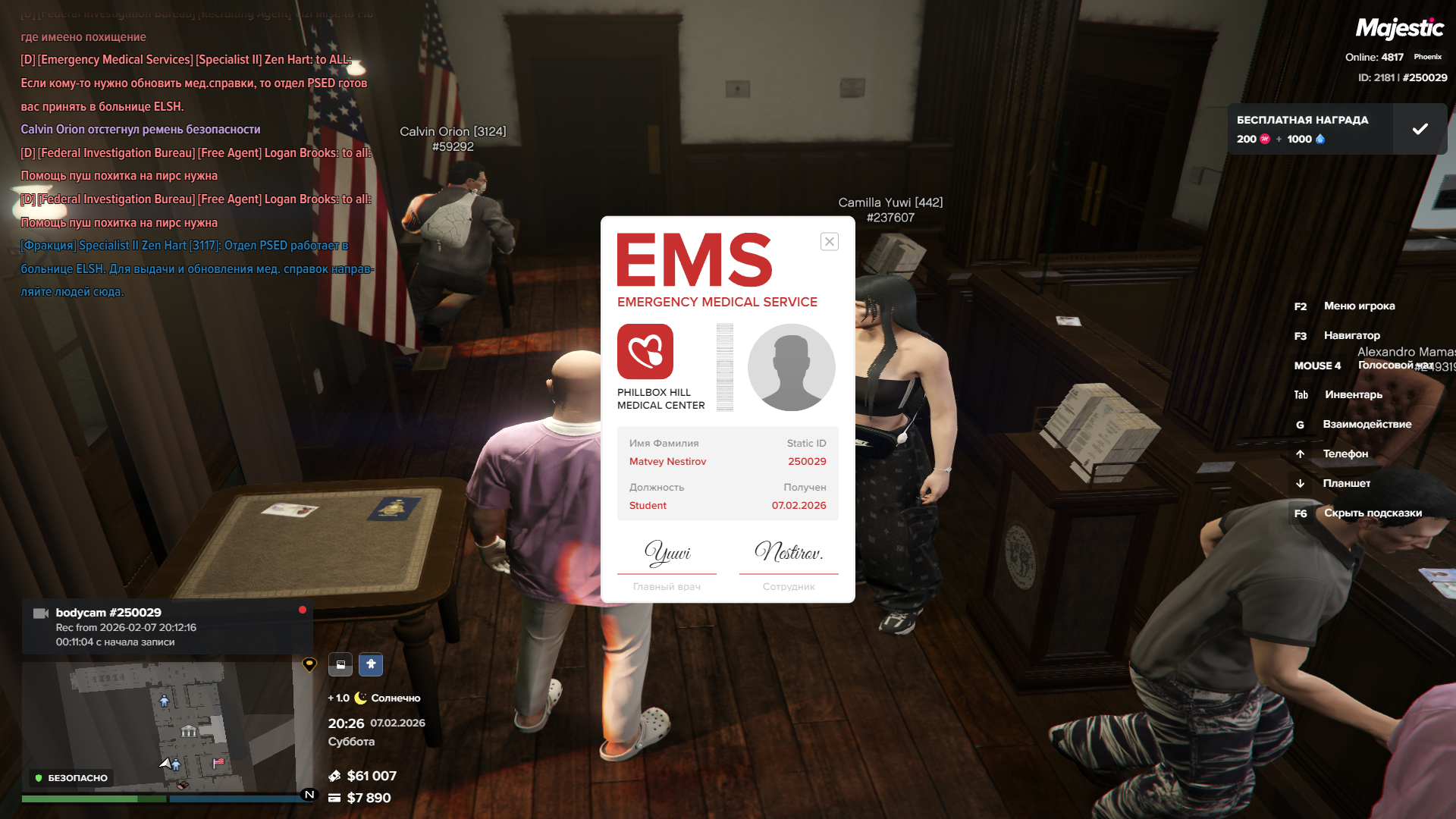
Task: Claim the free reward checkmark
Action: pyautogui.click(x=1420, y=129)
